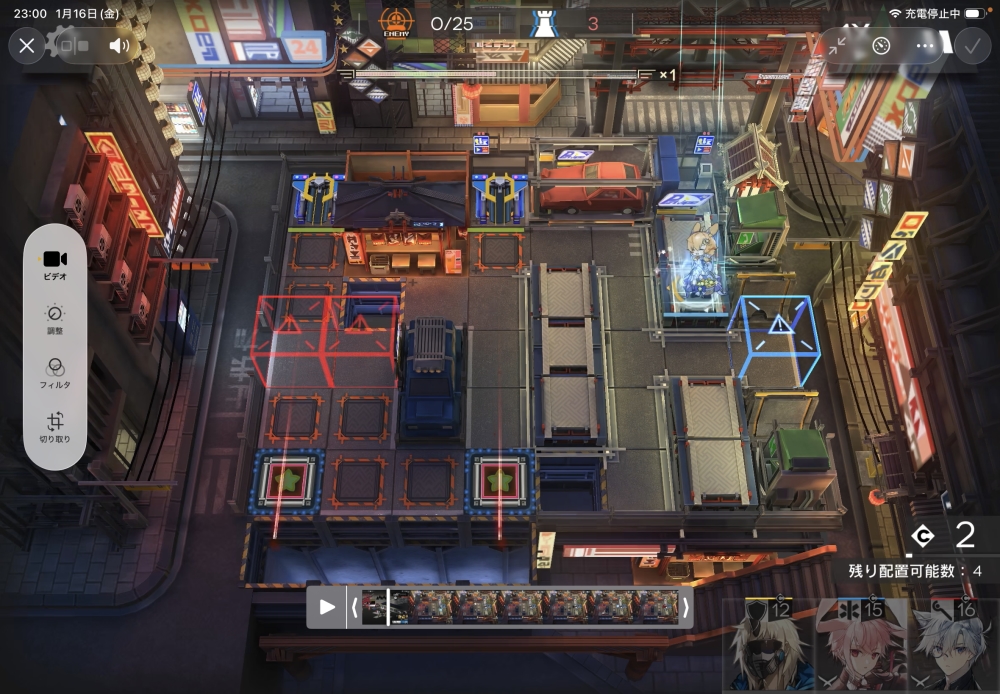This screenshot has height=694, width=1000.
Task: Switch to the 調整 adjustment tab
Action: pos(55,319)
